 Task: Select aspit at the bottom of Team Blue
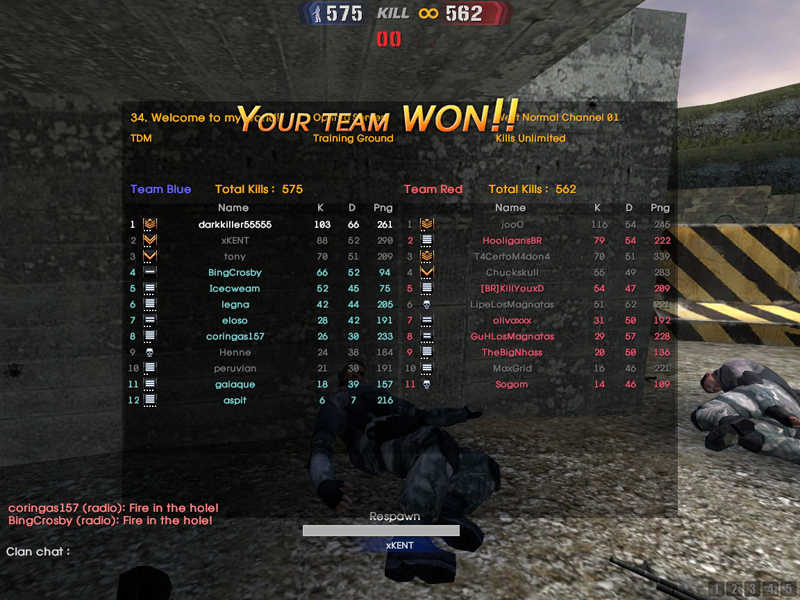pyautogui.click(x=234, y=400)
